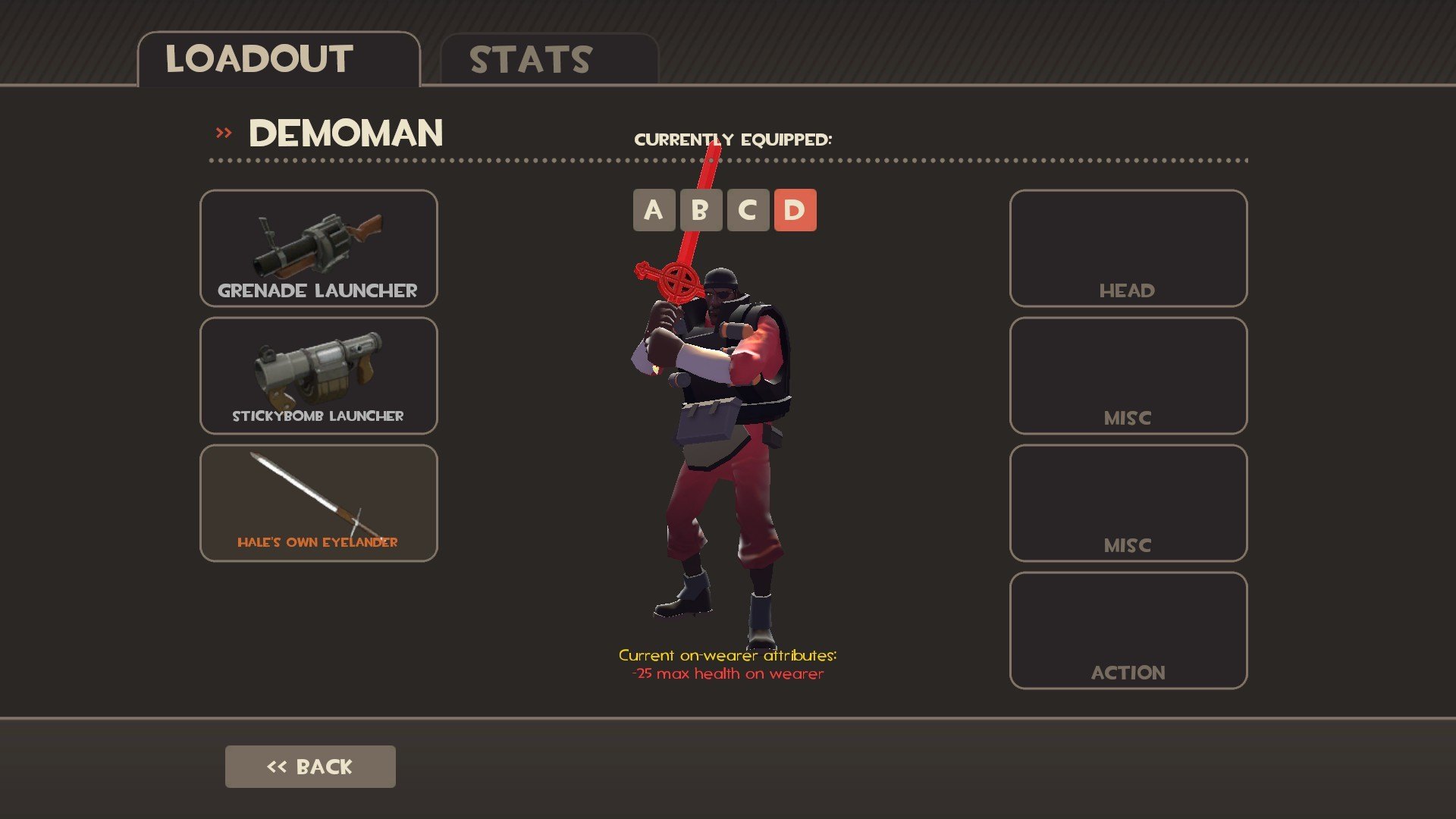Select Hale's Own Eyelander melee slot

pyautogui.click(x=318, y=503)
